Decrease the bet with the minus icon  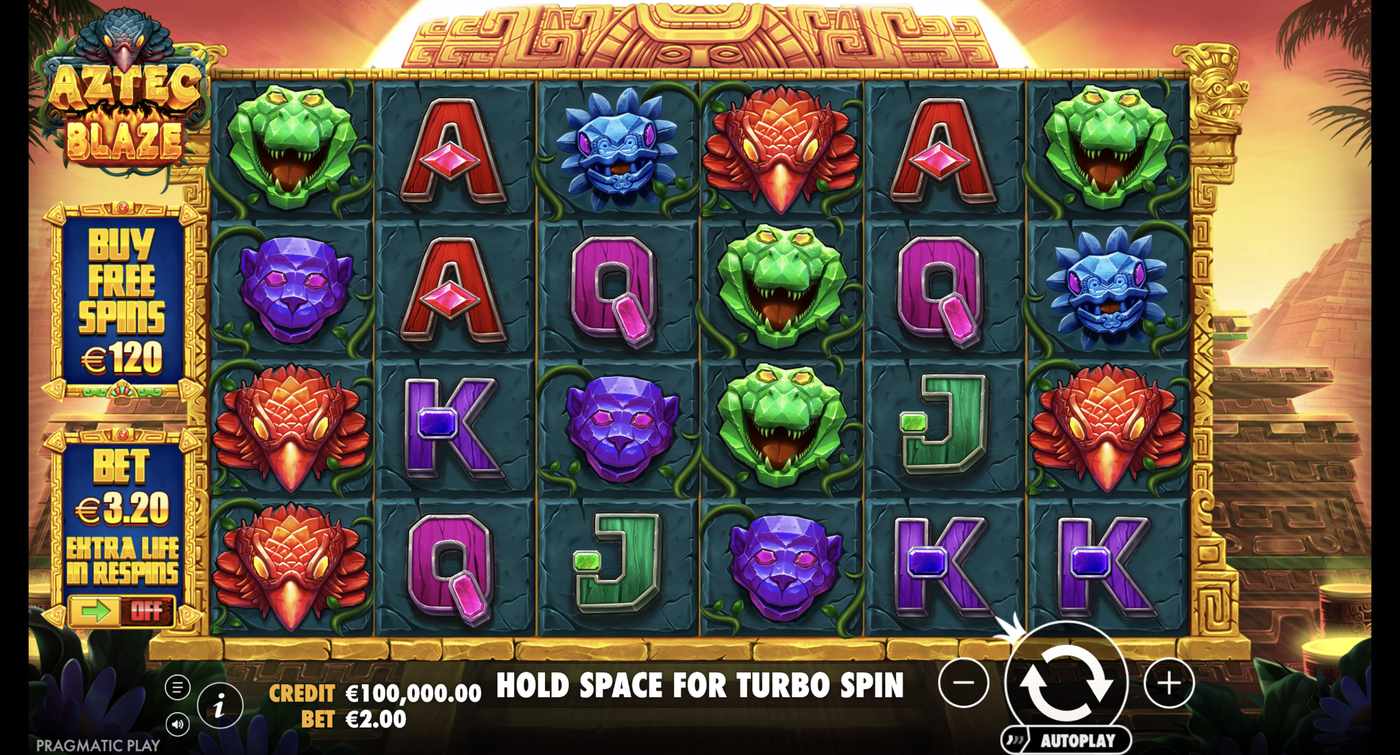click(x=963, y=684)
